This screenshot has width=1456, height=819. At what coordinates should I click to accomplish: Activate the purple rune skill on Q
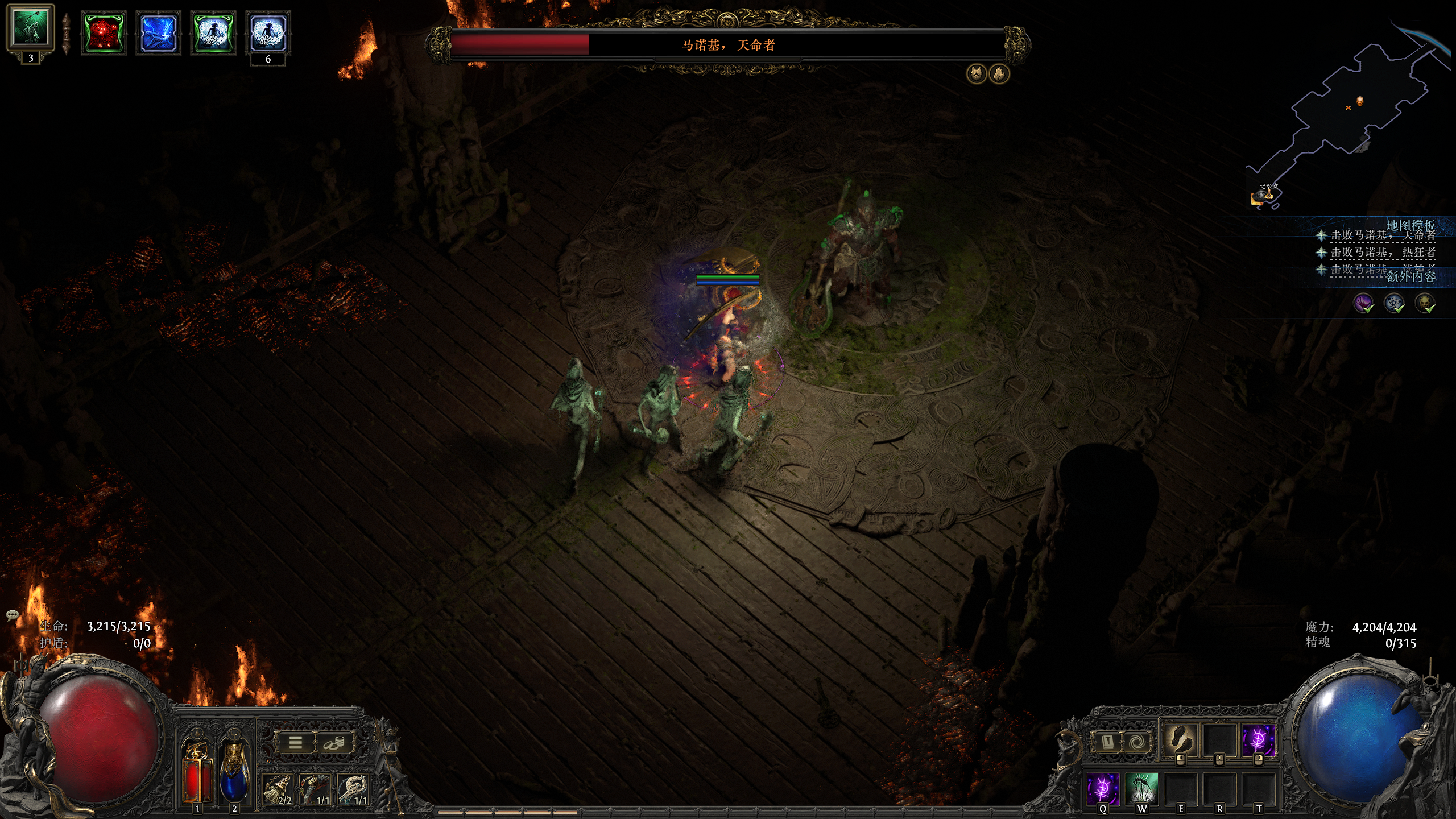coord(1103,789)
